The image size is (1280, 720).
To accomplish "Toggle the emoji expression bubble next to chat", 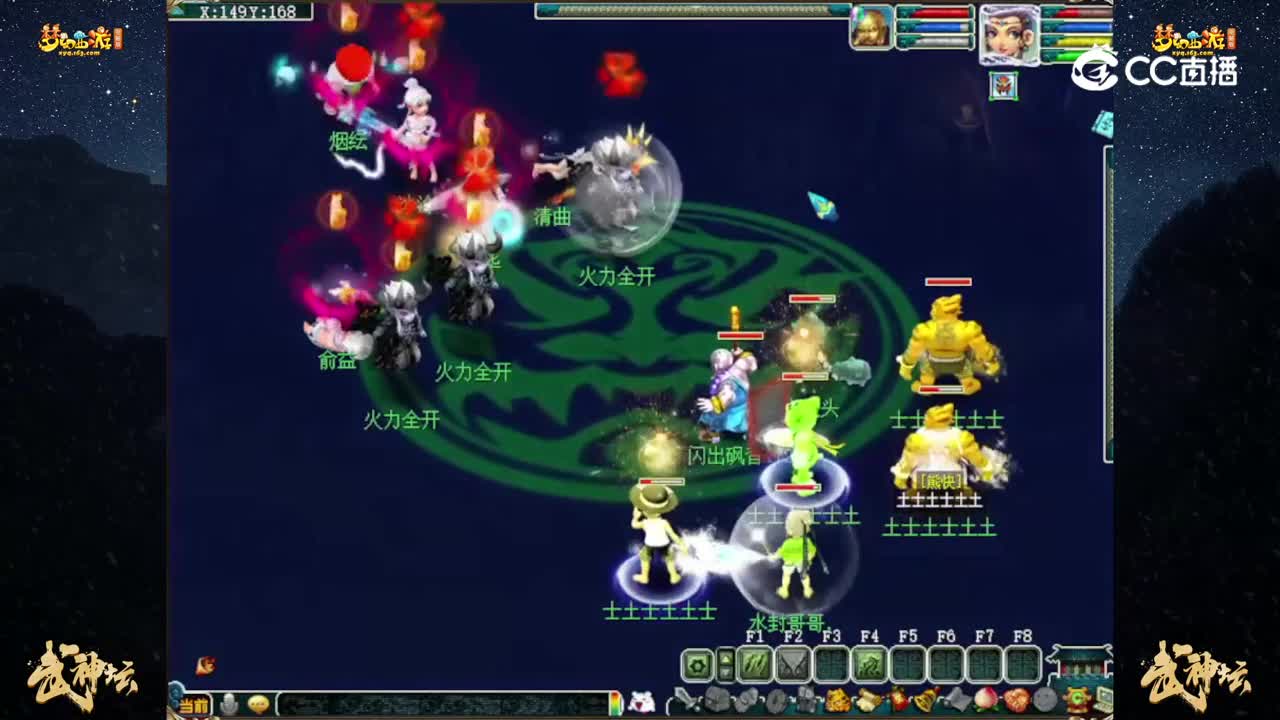I will tap(257, 704).
